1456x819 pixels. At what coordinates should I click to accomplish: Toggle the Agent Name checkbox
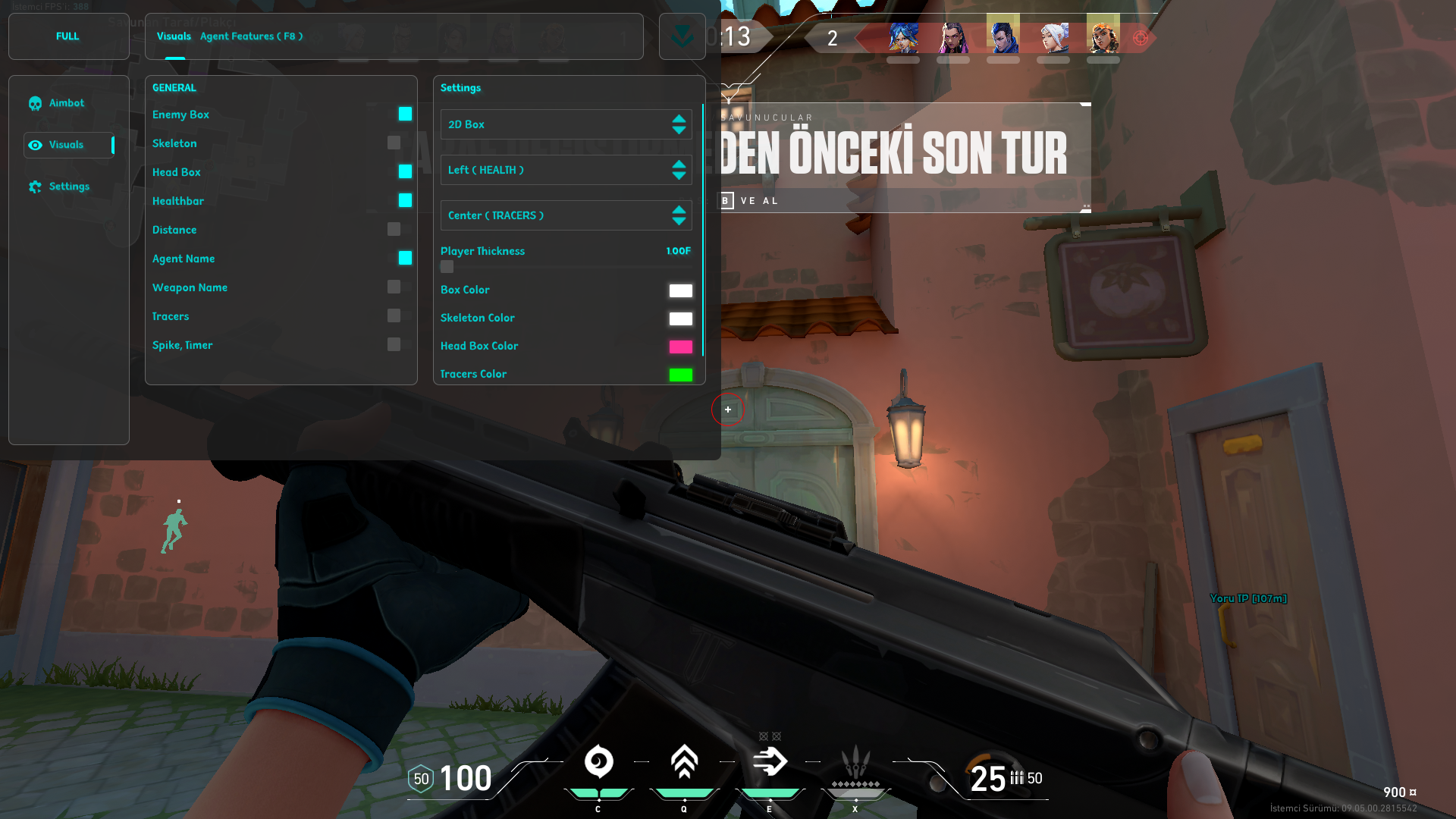(x=405, y=258)
